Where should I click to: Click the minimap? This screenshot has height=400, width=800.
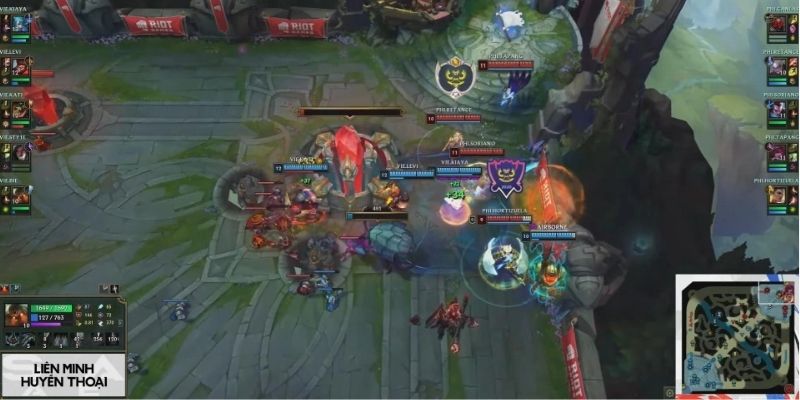(x=736, y=336)
